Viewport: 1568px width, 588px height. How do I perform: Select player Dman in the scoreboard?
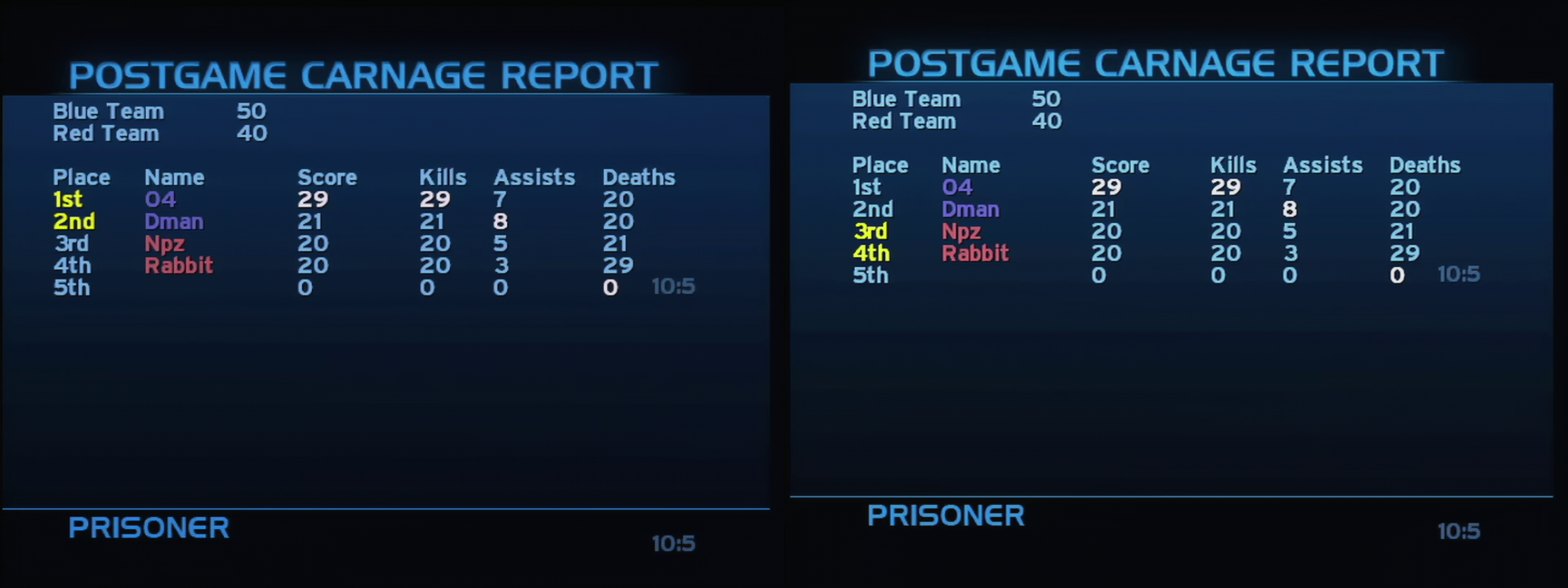click(174, 221)
